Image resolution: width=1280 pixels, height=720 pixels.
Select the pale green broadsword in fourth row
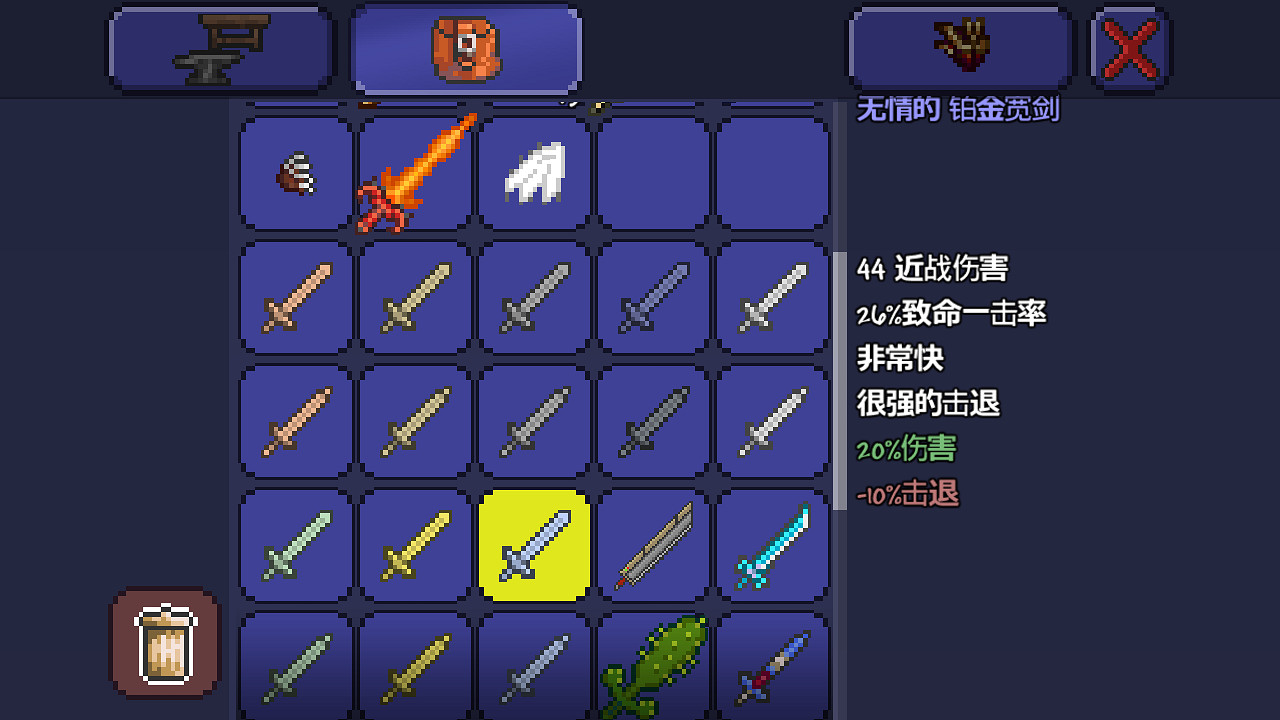coord(295,546)
